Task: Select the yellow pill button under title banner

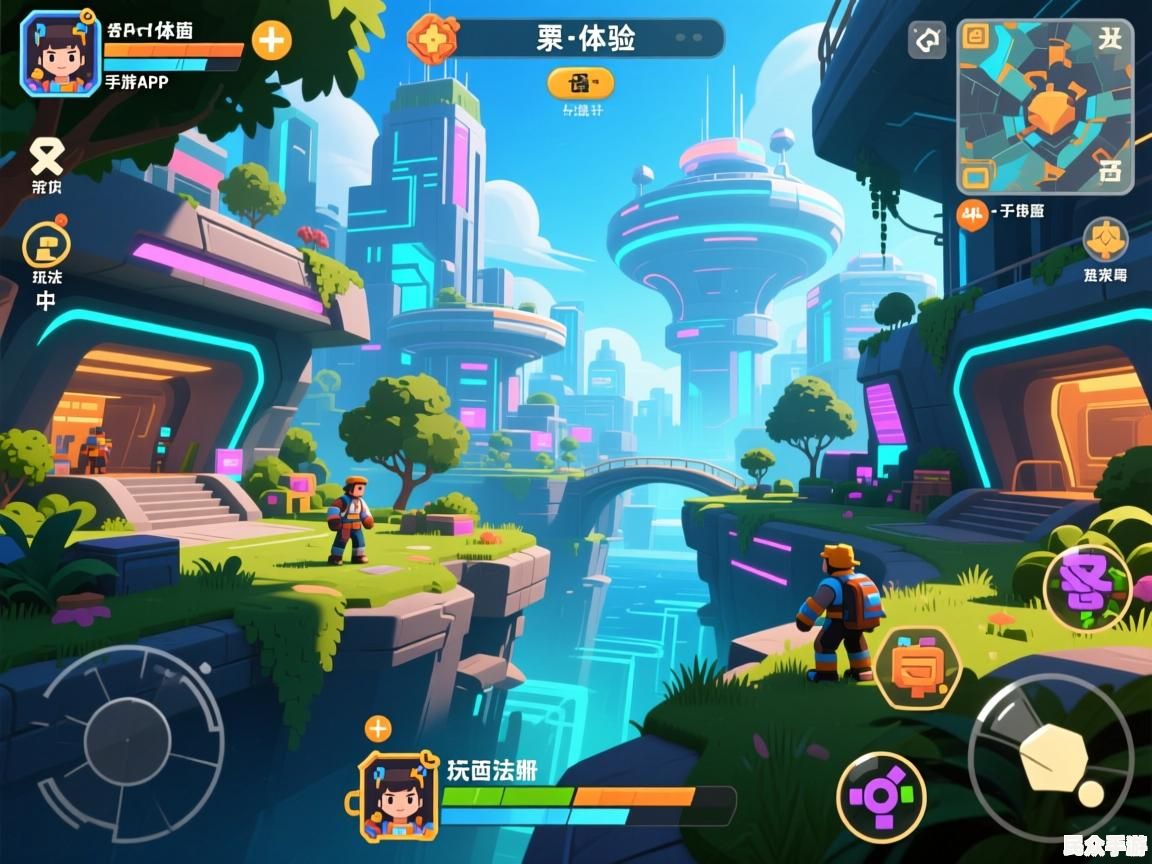Action: pyautogui.click(x=580, y=83)
